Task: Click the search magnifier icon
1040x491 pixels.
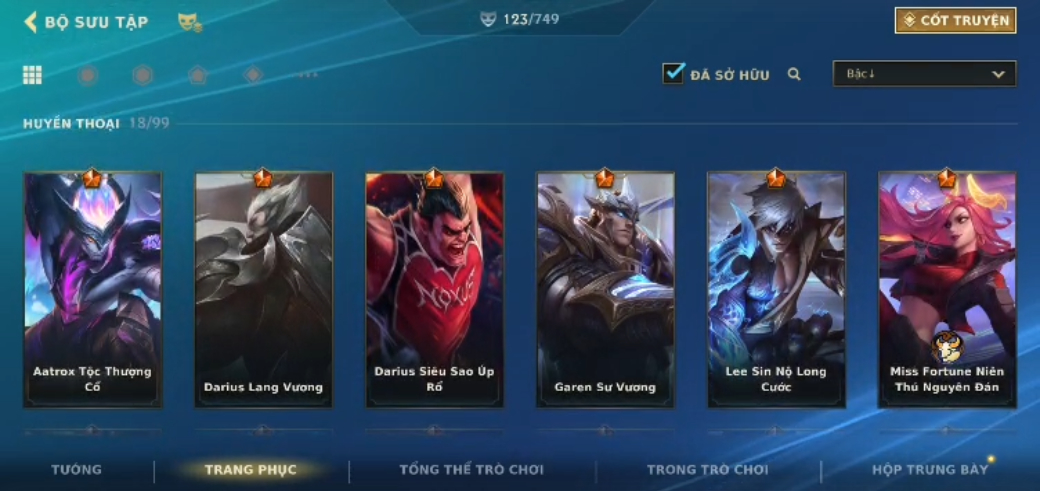Action: 794,74
